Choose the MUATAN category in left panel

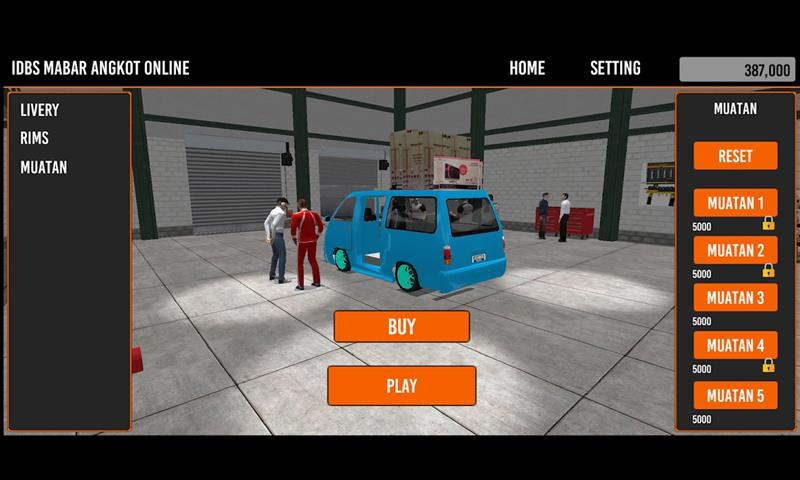click(x=44, y=167)
